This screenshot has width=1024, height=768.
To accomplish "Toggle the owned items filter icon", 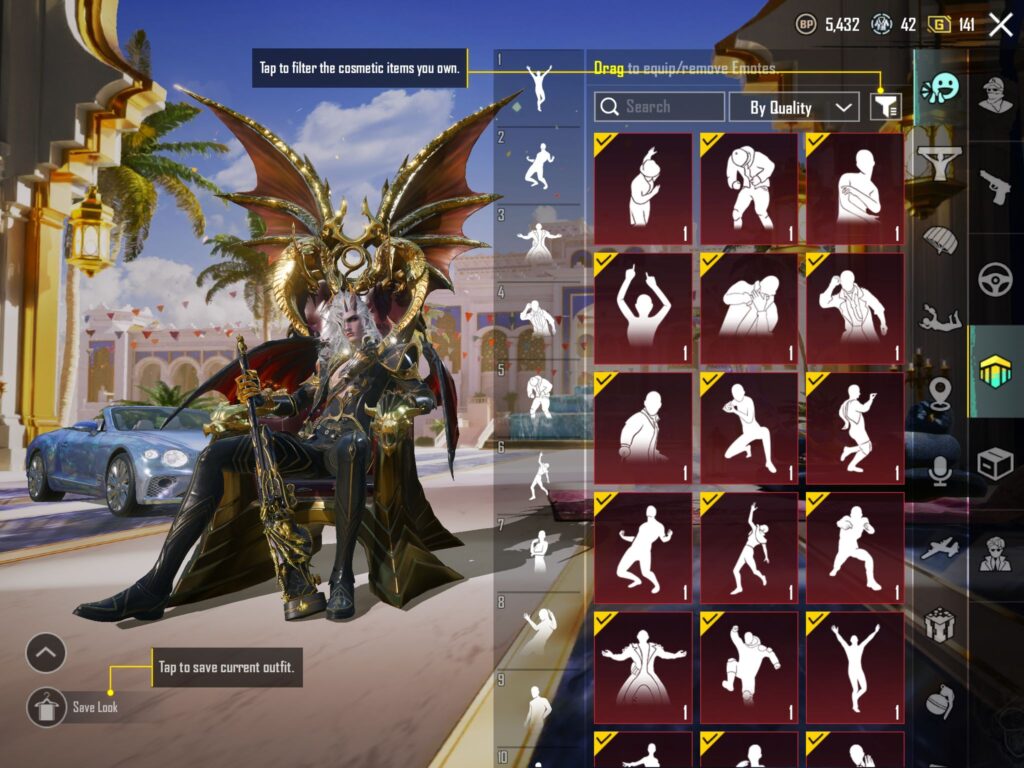I will 886,107.
